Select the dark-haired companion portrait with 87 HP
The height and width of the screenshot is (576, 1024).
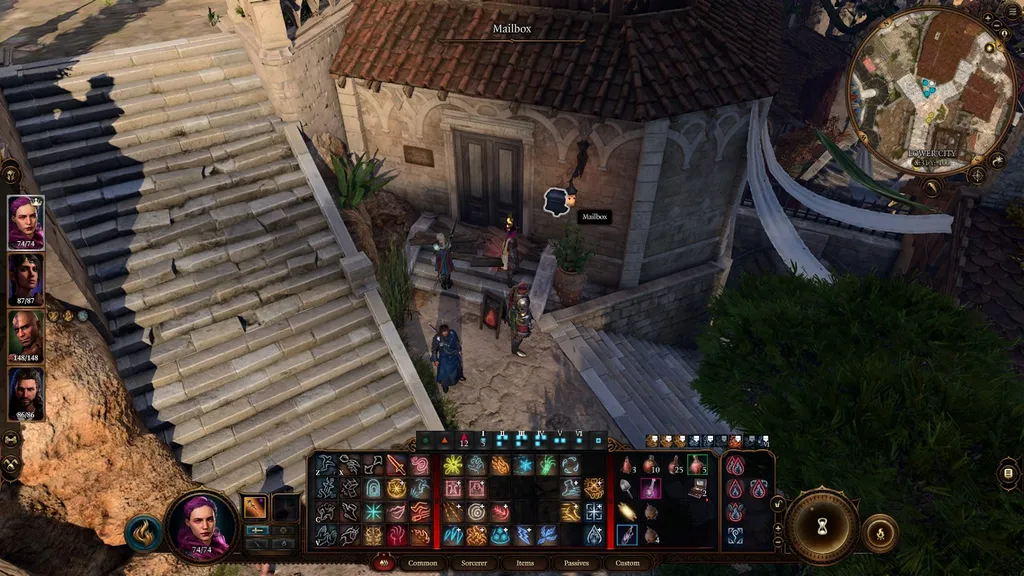26,279
